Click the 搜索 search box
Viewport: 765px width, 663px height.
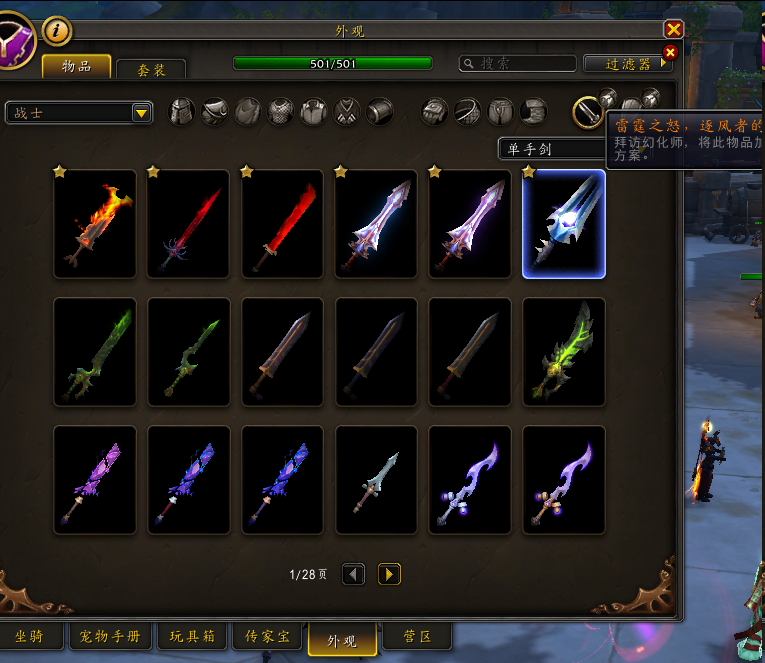(517, 63)
